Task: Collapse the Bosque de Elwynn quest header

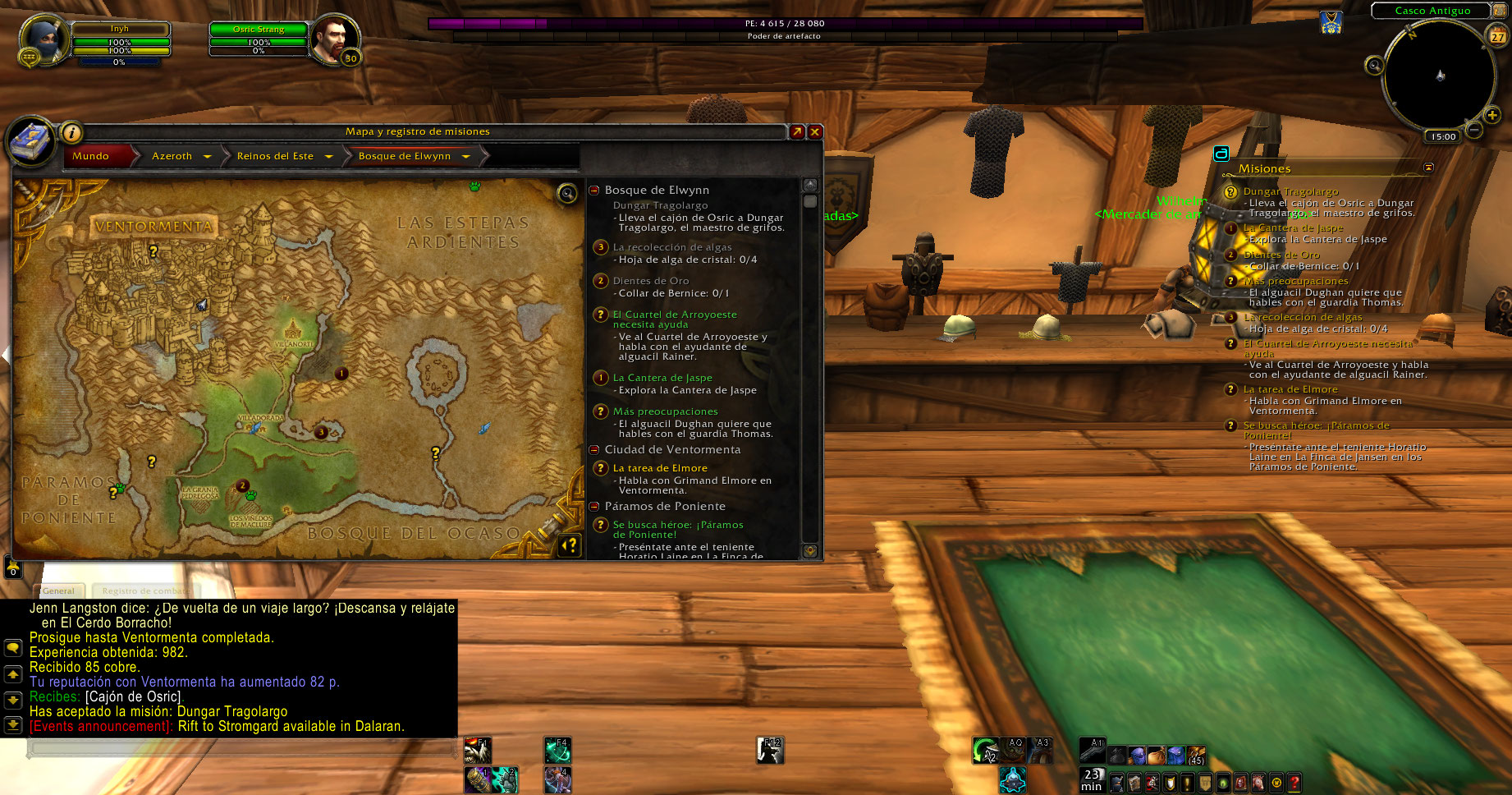Action: point(594,191)
